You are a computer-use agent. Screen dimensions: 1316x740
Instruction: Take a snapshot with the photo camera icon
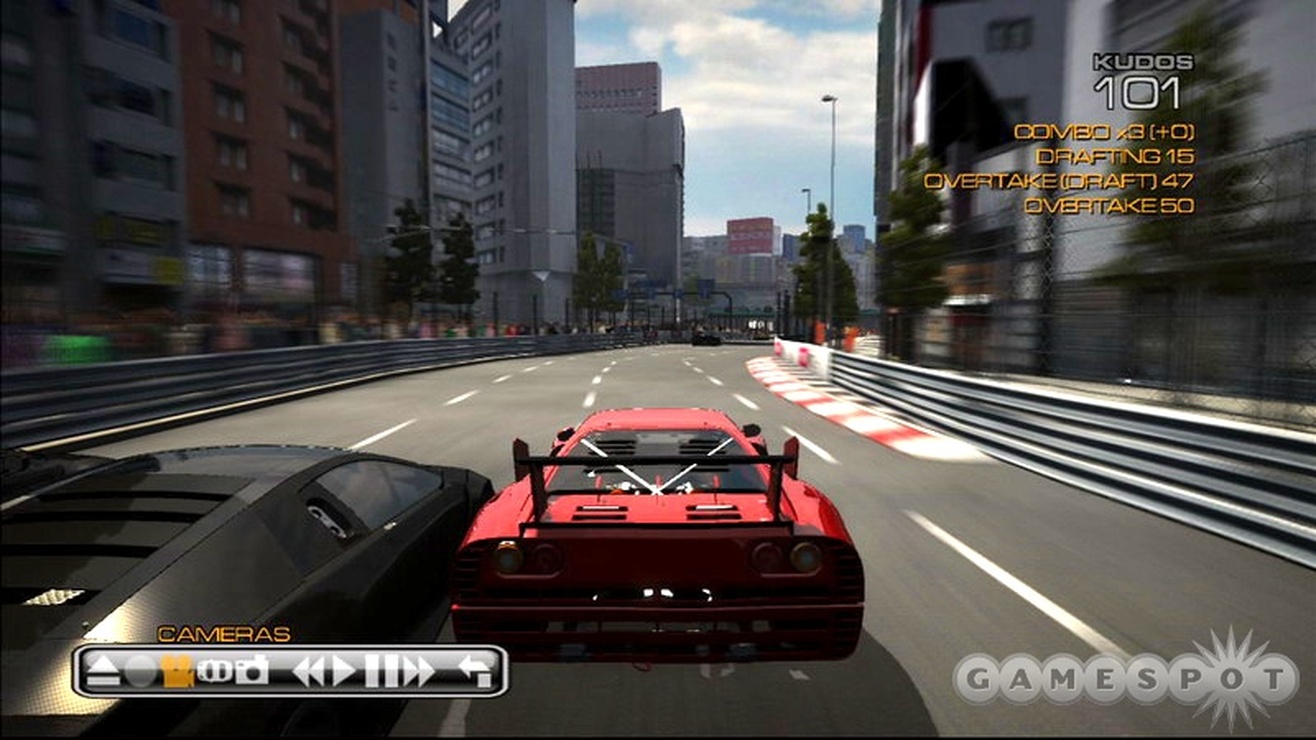tap(252, 668)
